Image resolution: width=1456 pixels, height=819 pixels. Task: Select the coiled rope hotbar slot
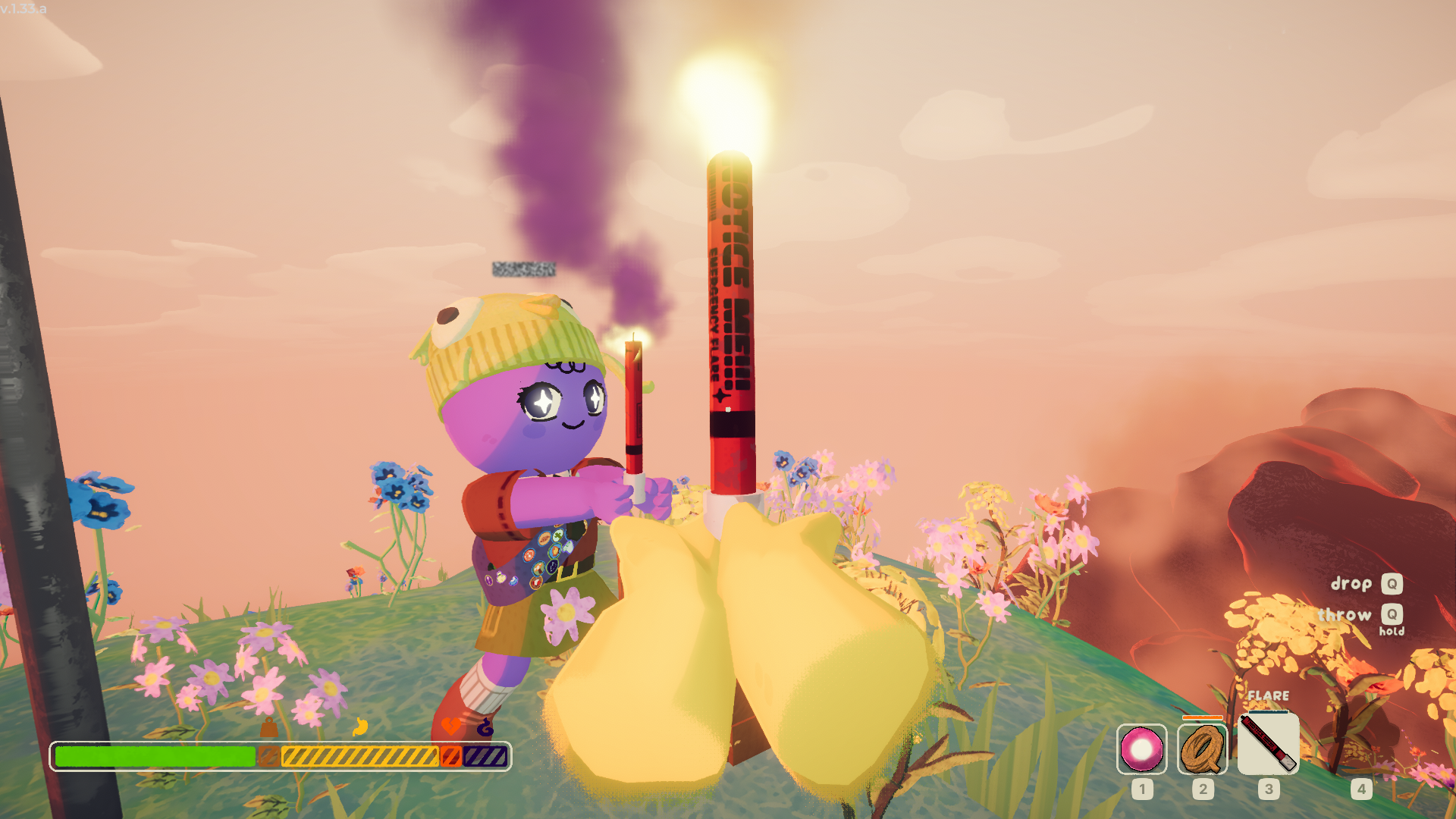pyautogui.click(x=1203, y=749)
